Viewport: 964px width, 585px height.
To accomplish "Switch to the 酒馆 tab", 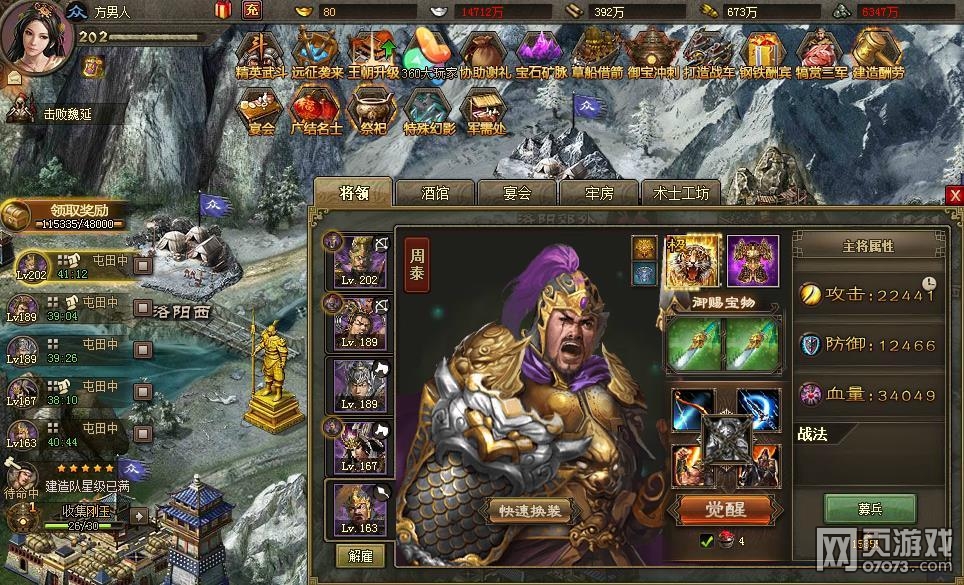I will pyautogui.click(x=435, y=193).
